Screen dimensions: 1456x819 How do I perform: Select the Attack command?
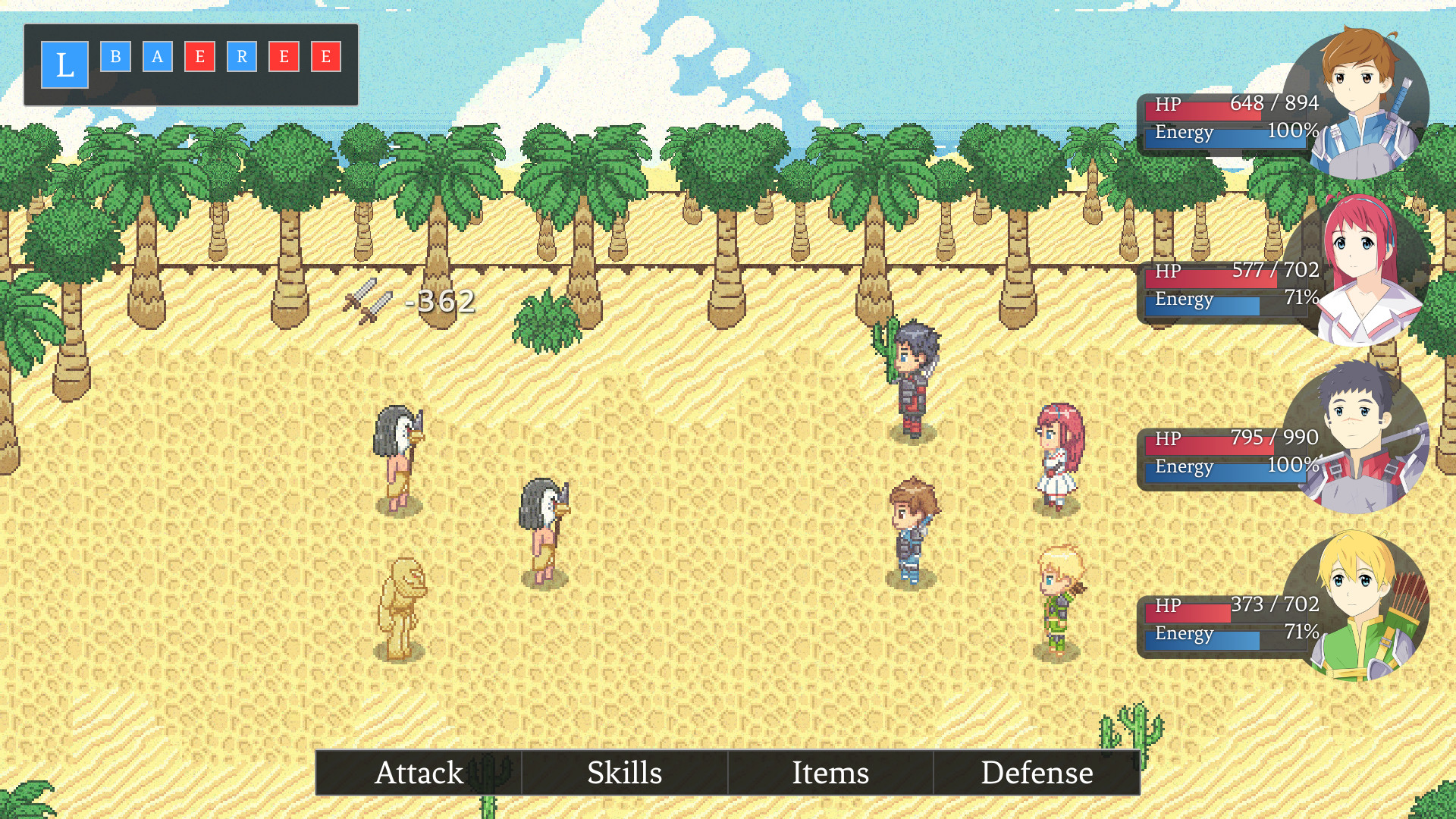(419, 773)
